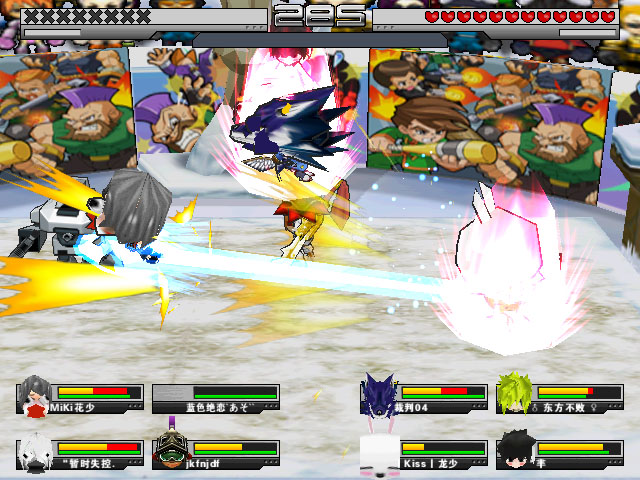Choose the jkfnjdf helmeted player portrait
Viewport: 640px width, 480px height.
171,451
